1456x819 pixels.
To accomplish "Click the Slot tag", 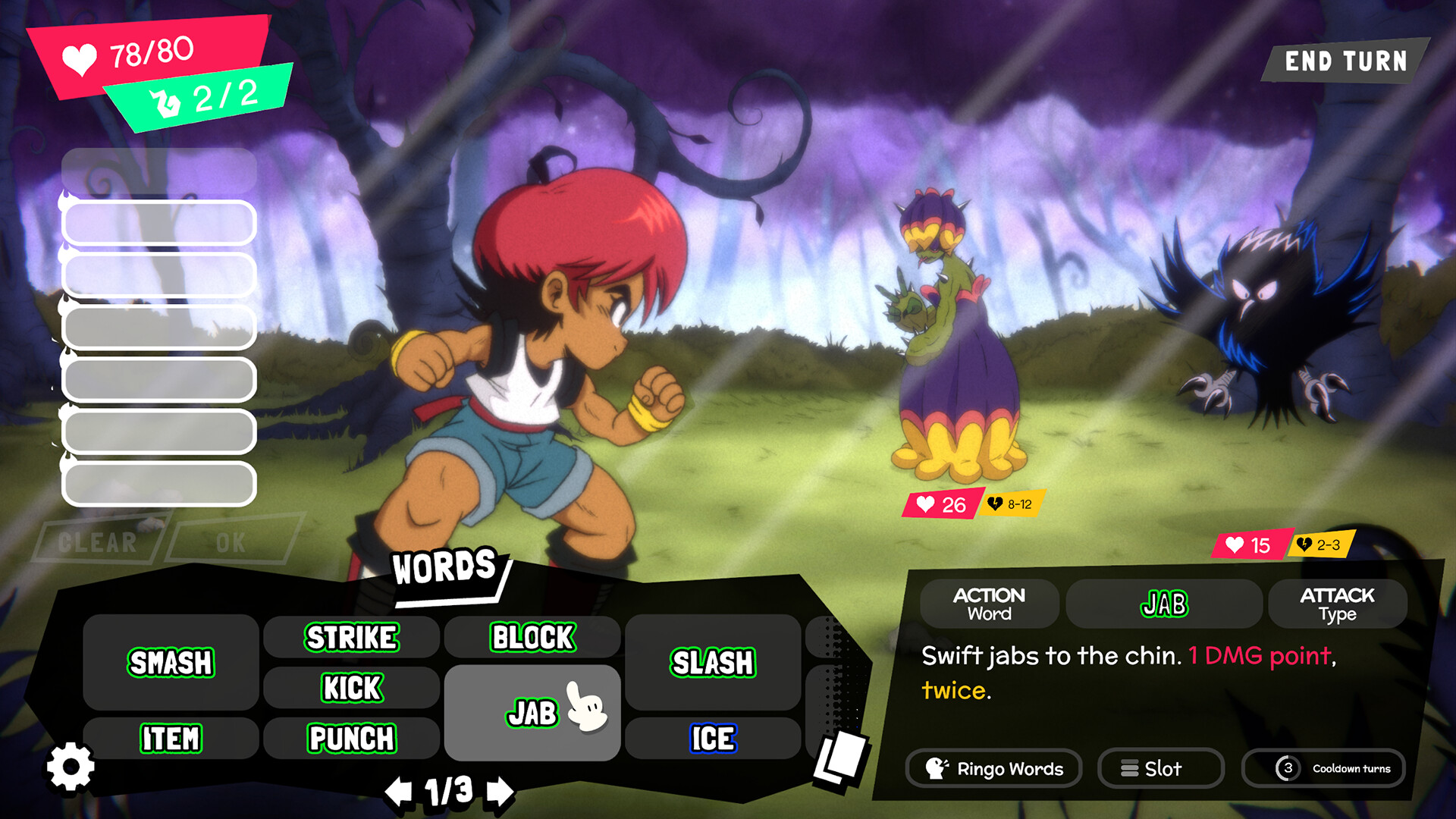I will tap(1160, 768).
